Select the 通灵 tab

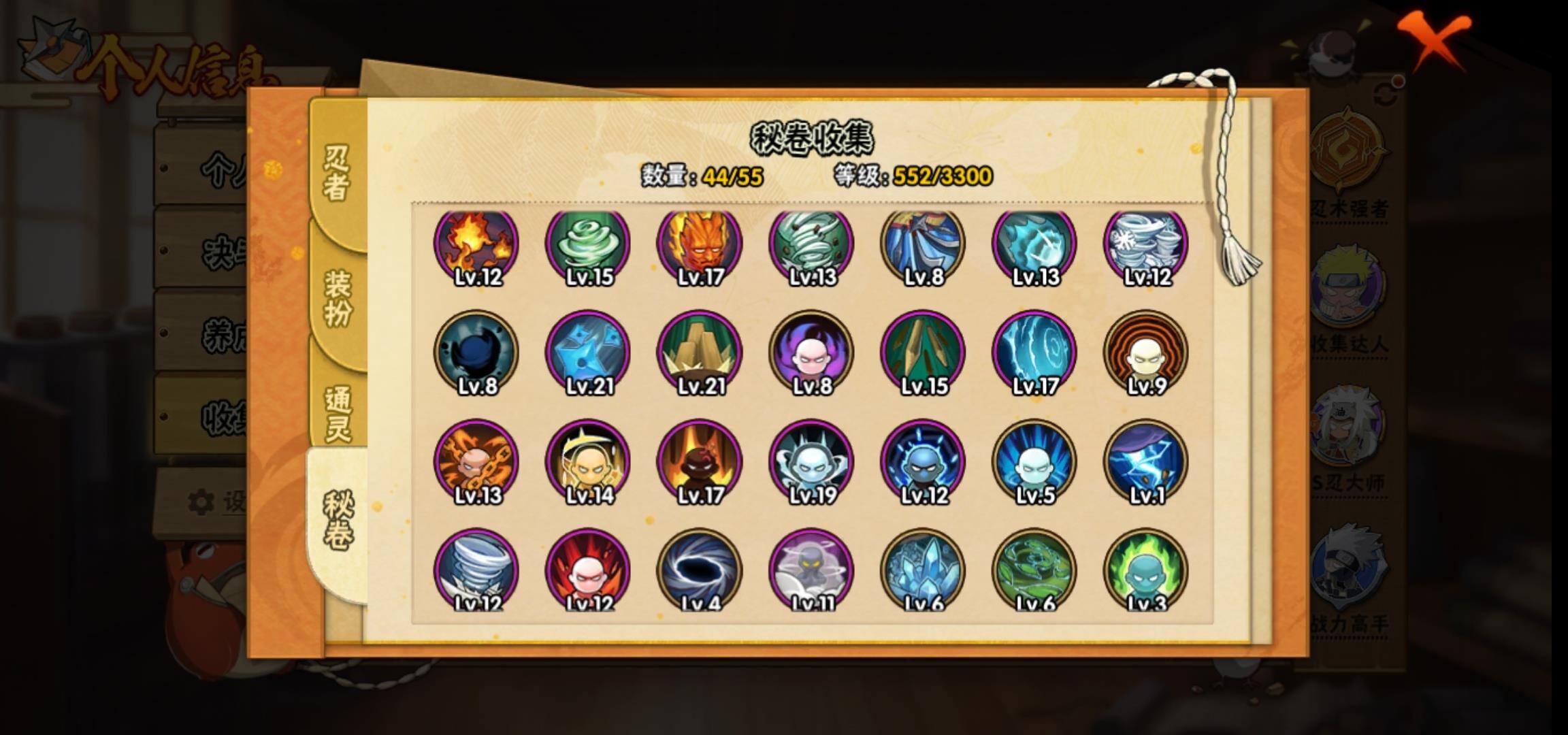[x=338, y=413]
